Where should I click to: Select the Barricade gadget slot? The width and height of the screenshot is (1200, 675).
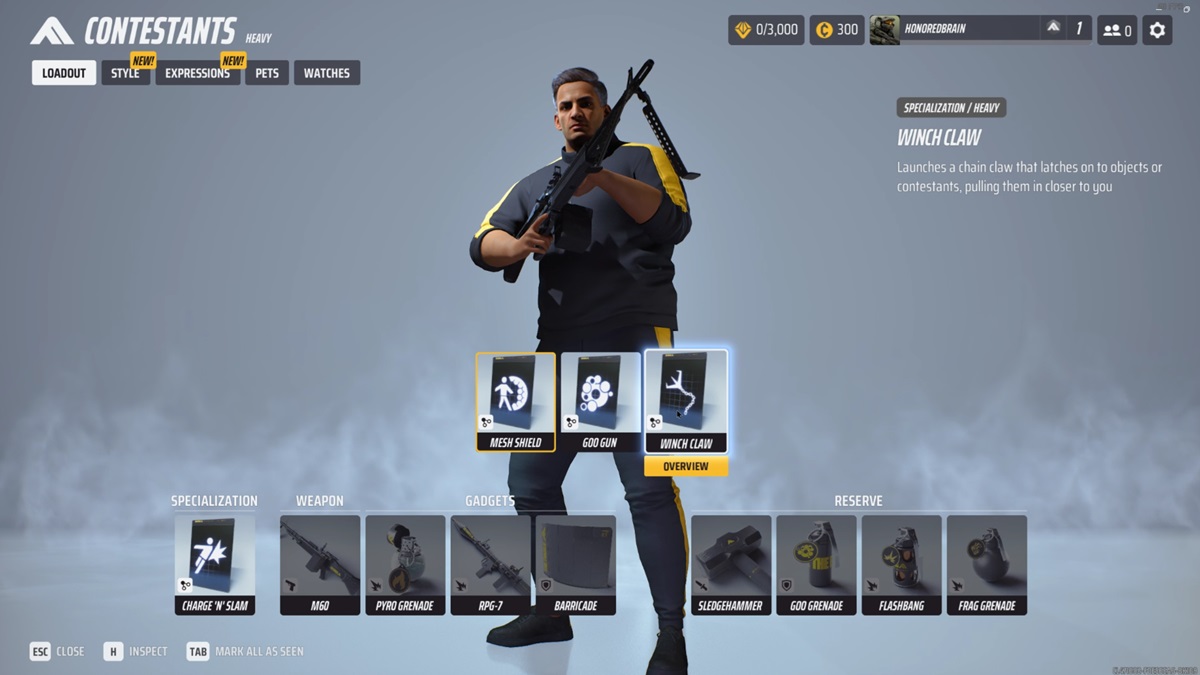pos(575,564)
